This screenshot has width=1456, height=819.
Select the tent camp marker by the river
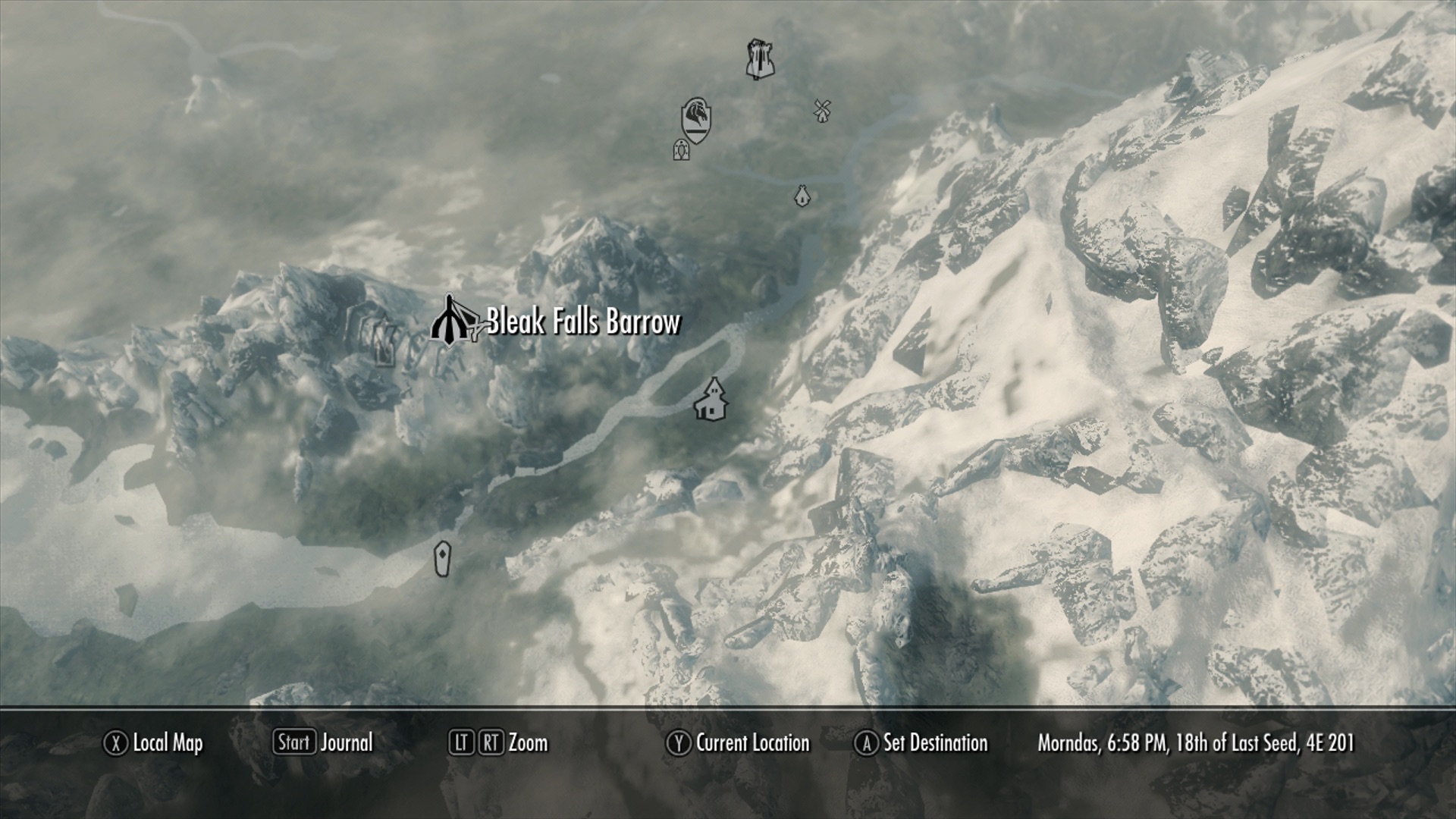(x=801, y=196)
